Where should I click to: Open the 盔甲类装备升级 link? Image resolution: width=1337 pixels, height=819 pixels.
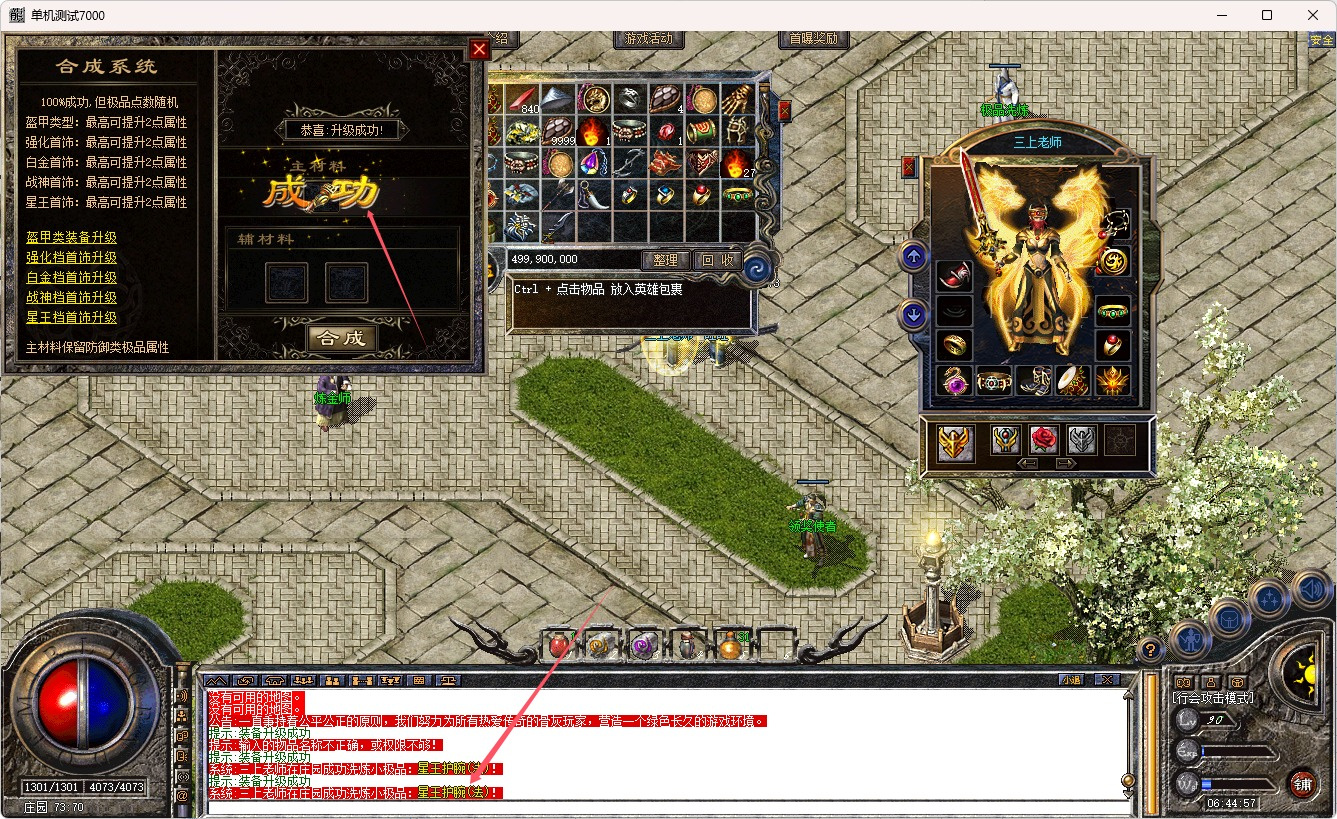click(71, 237)
